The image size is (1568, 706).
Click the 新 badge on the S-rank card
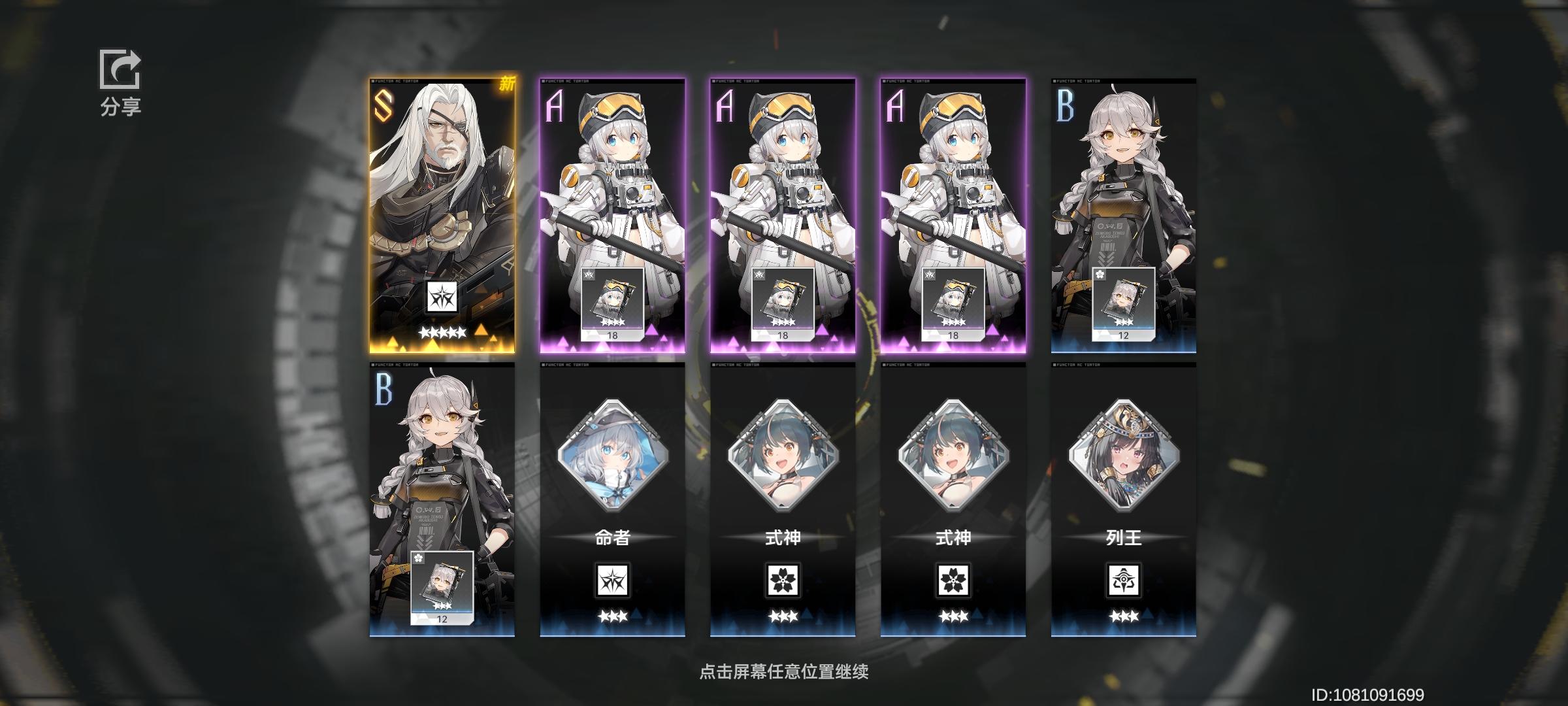[506, 84]
